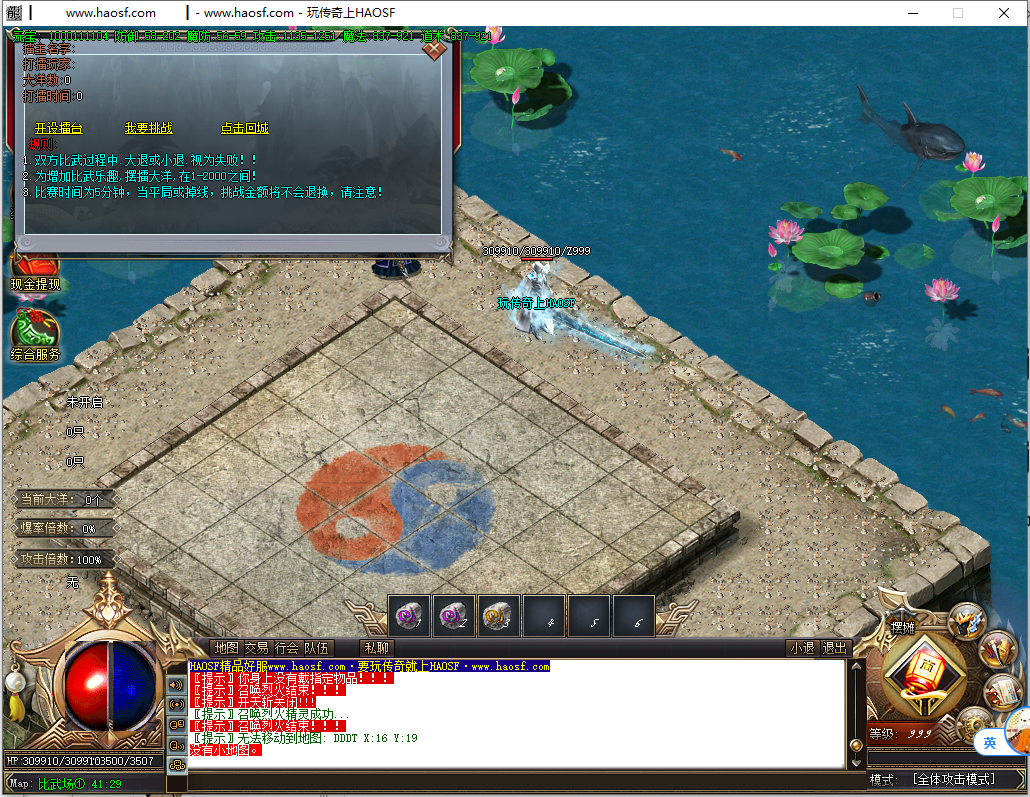This screenshot has width=1030, height=797.
Task: Close the arena dialog with the X button
Action: pos(434,47)
